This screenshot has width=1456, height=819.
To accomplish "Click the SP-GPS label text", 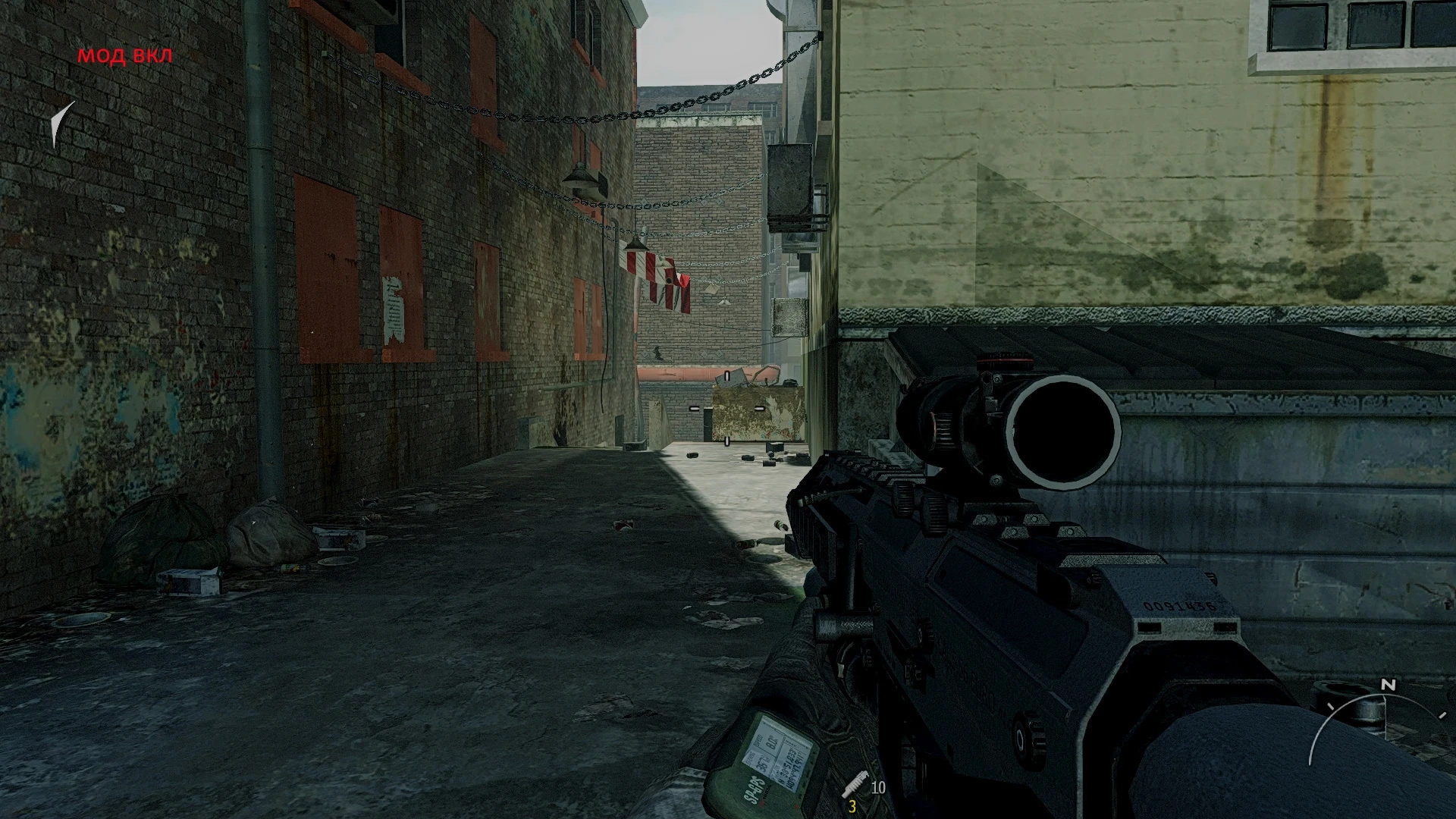I will (x=753, y=789).
